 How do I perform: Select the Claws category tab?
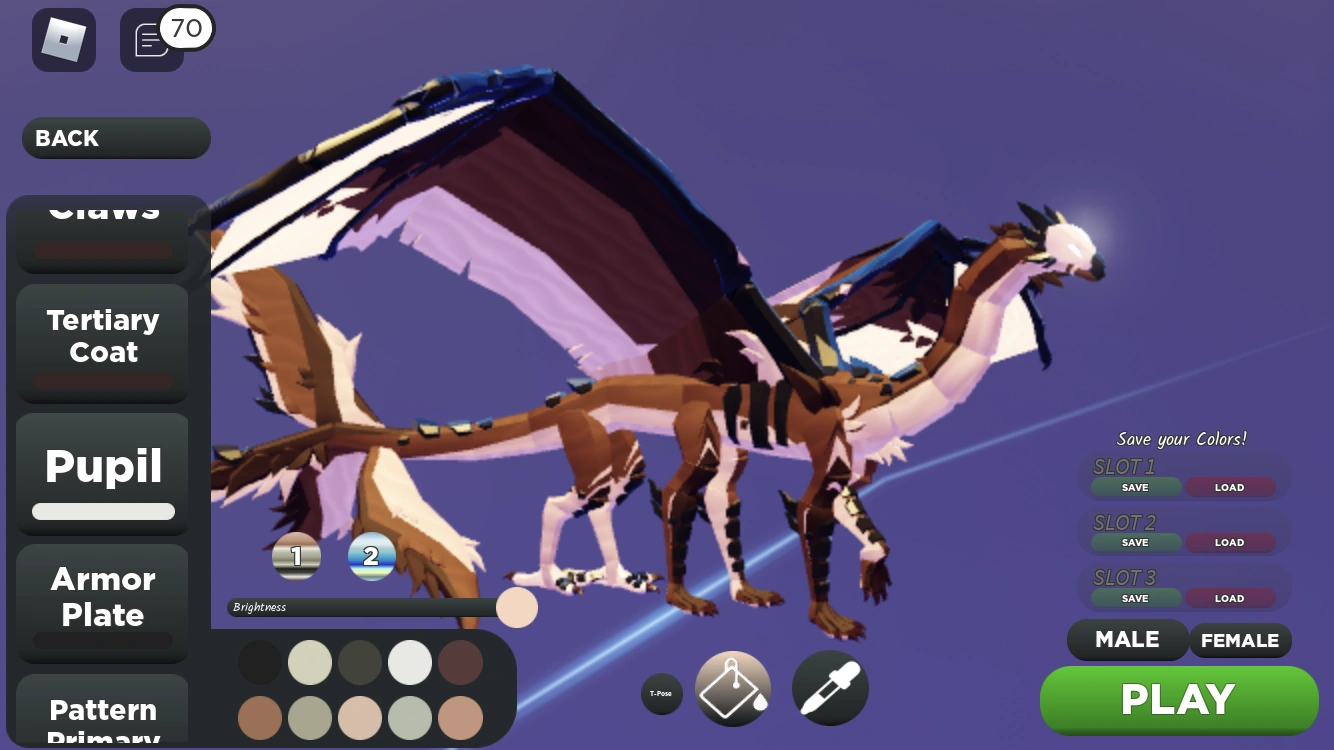(102, 213)
